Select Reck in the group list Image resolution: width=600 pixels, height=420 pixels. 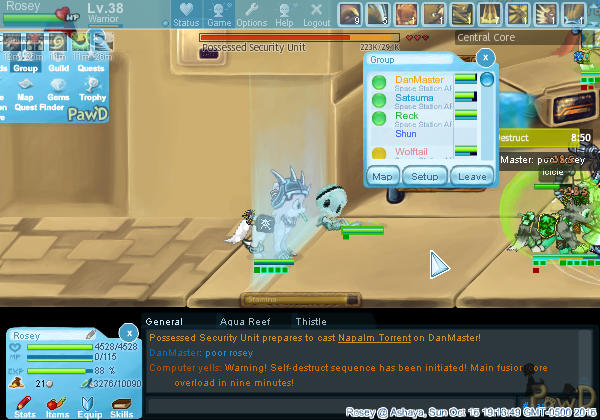407,116
